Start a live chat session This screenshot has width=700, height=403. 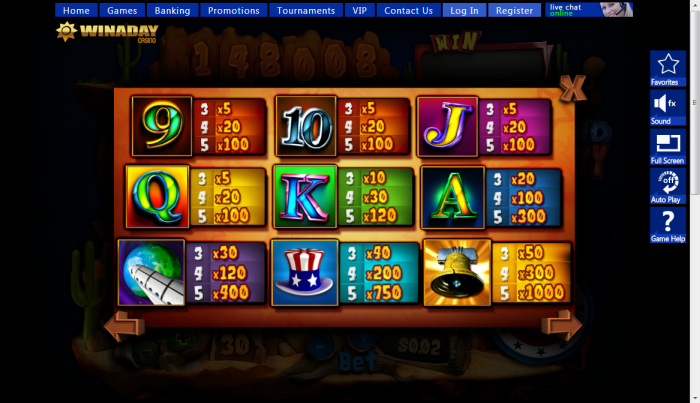[590, 10]
